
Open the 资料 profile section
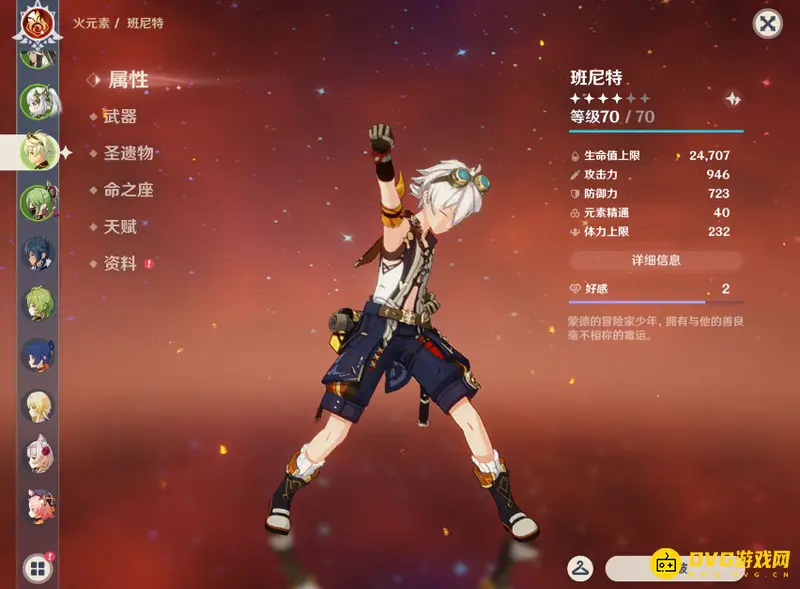point(120,264)
